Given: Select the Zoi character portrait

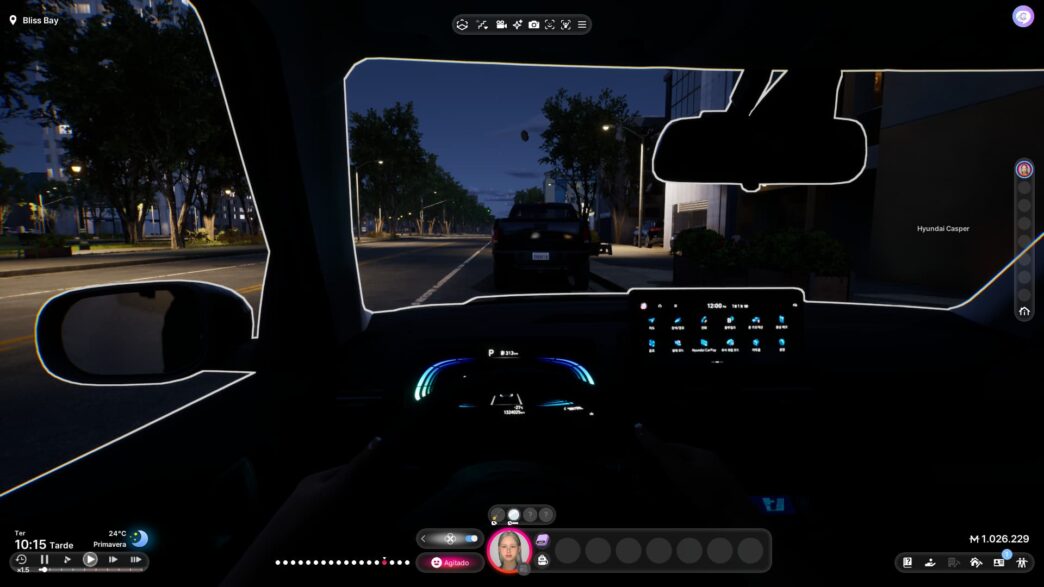Looking at the screenshot, I should click(509, 551).
